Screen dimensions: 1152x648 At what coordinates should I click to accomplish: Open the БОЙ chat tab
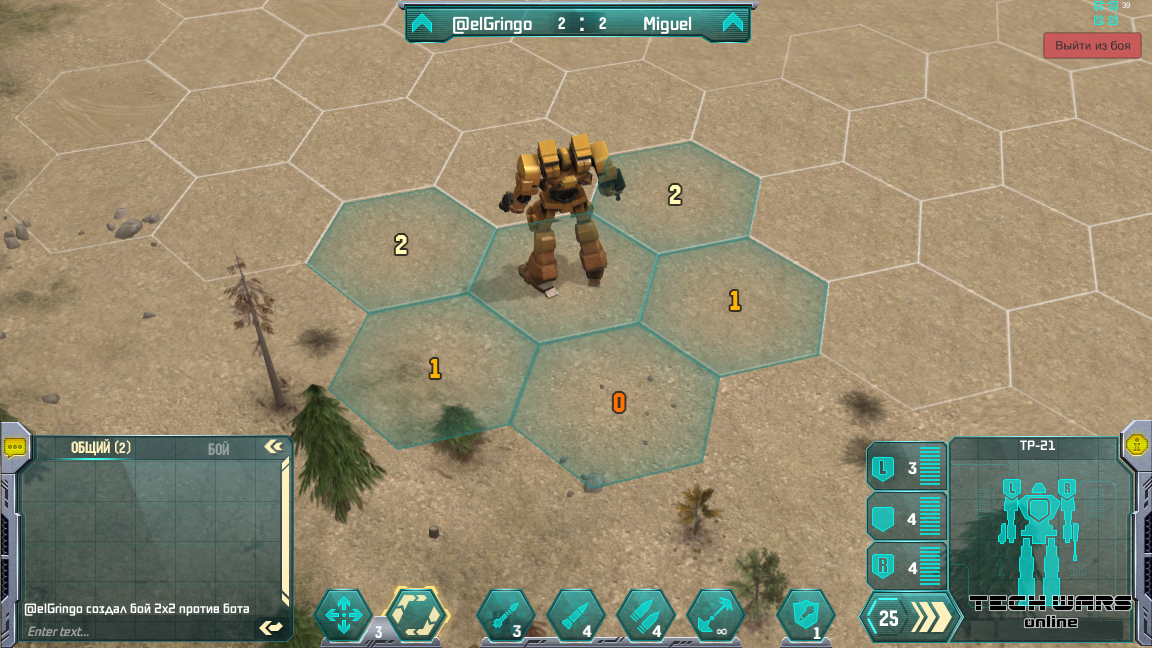point(219,449)
